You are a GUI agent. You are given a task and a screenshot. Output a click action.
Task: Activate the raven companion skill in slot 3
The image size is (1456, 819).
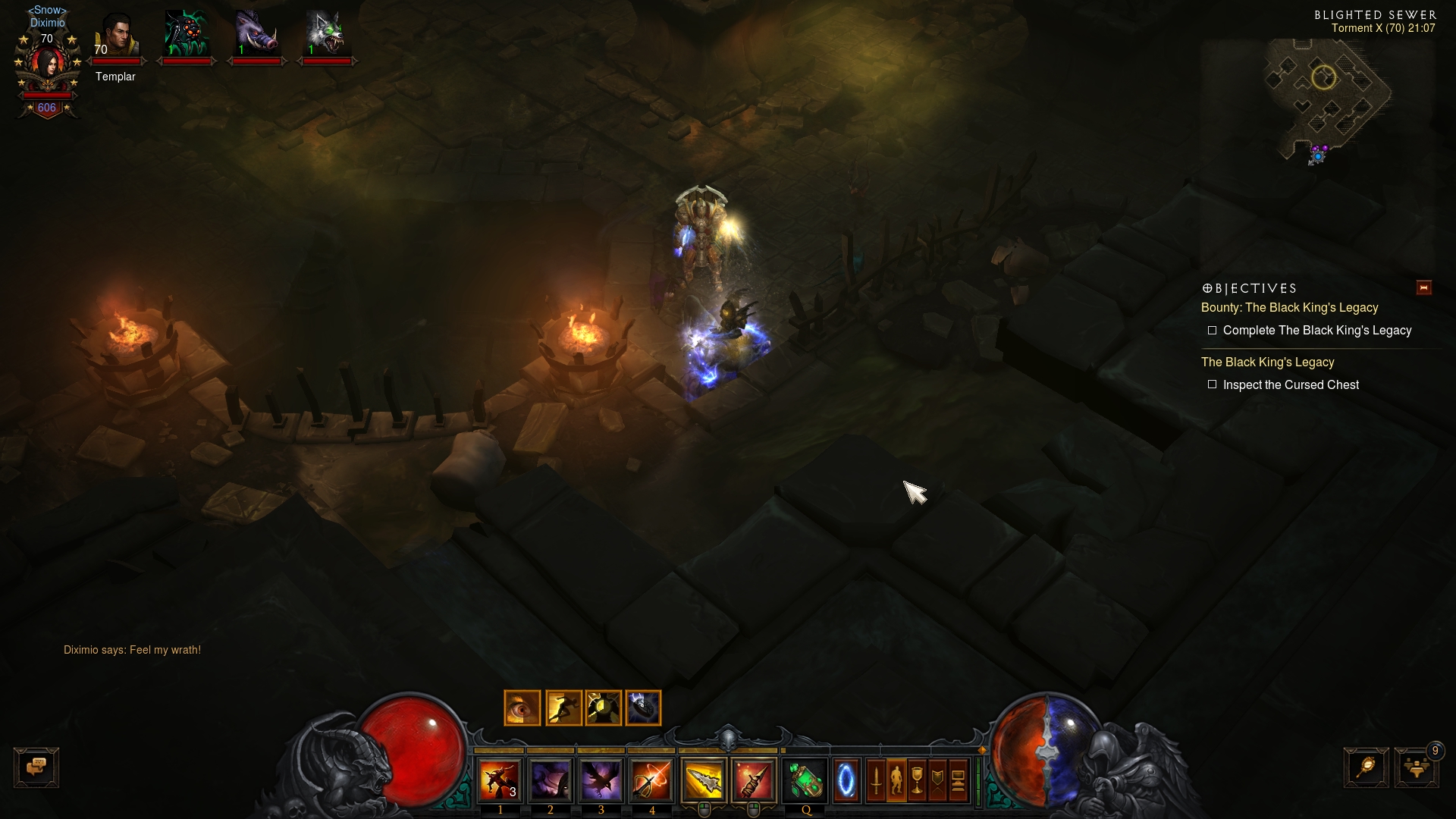click(601, 780)
